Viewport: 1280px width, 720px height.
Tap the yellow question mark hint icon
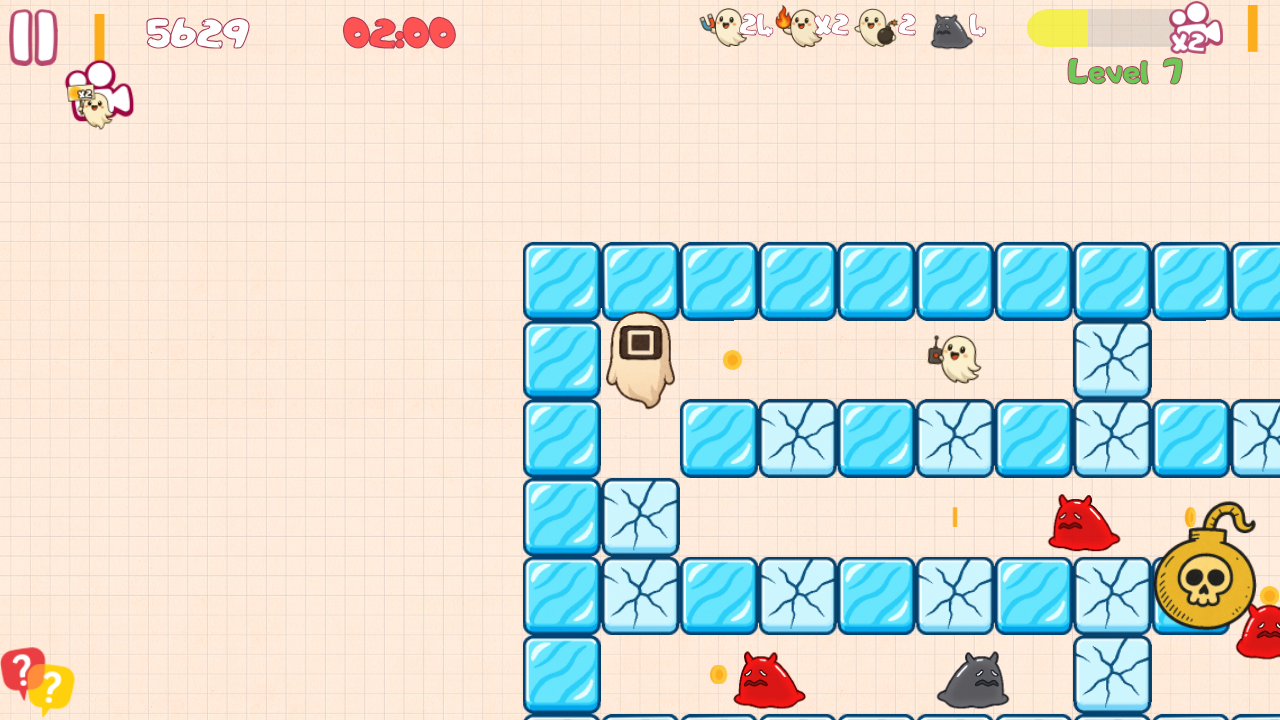(x=52, y=687)
